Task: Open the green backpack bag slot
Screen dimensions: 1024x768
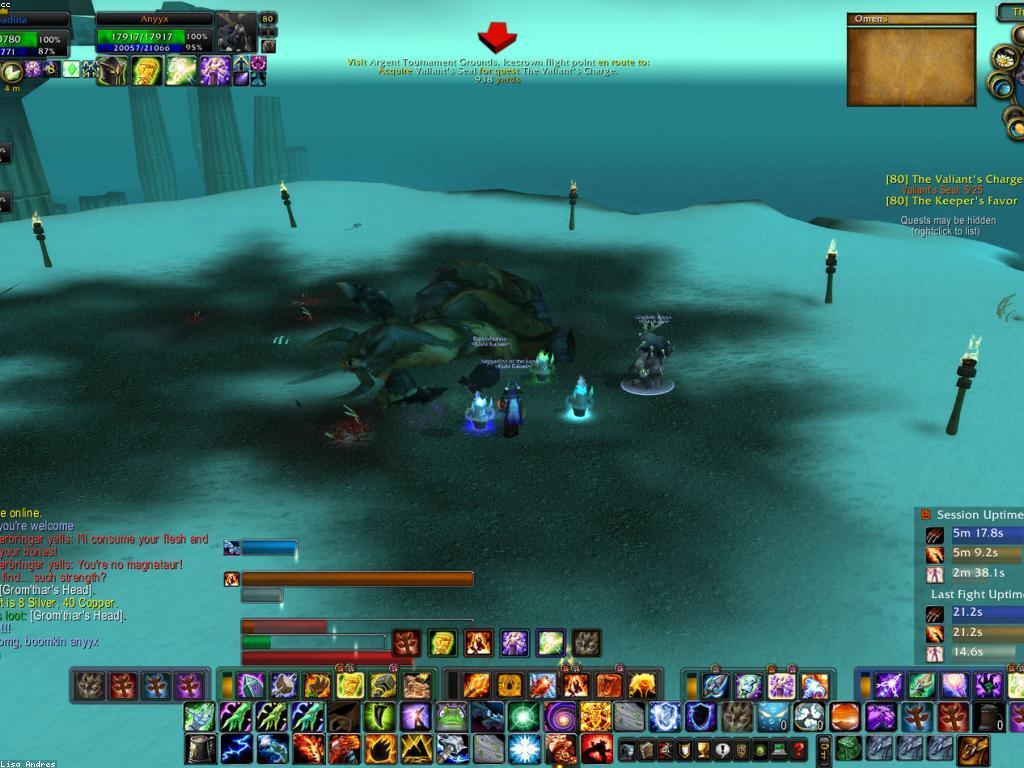Action: coord(848,748)
